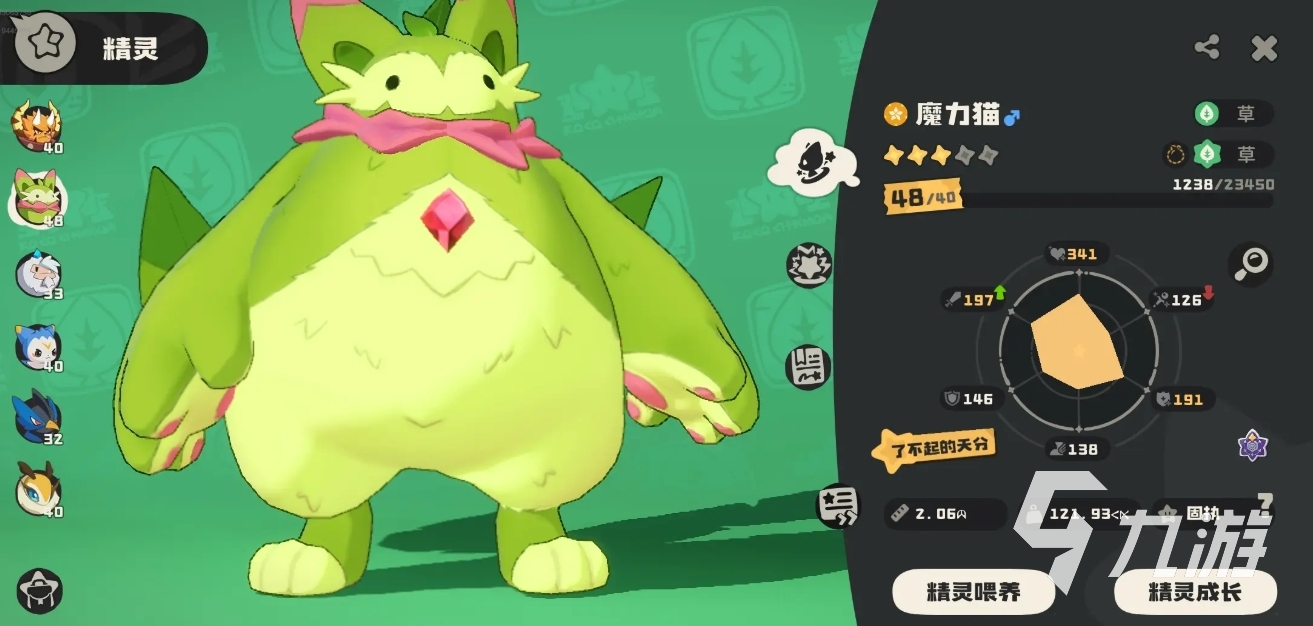Choose the orange-eared white spirit portrait
The width and height of the screenshot is (1313, 626).
38,490
